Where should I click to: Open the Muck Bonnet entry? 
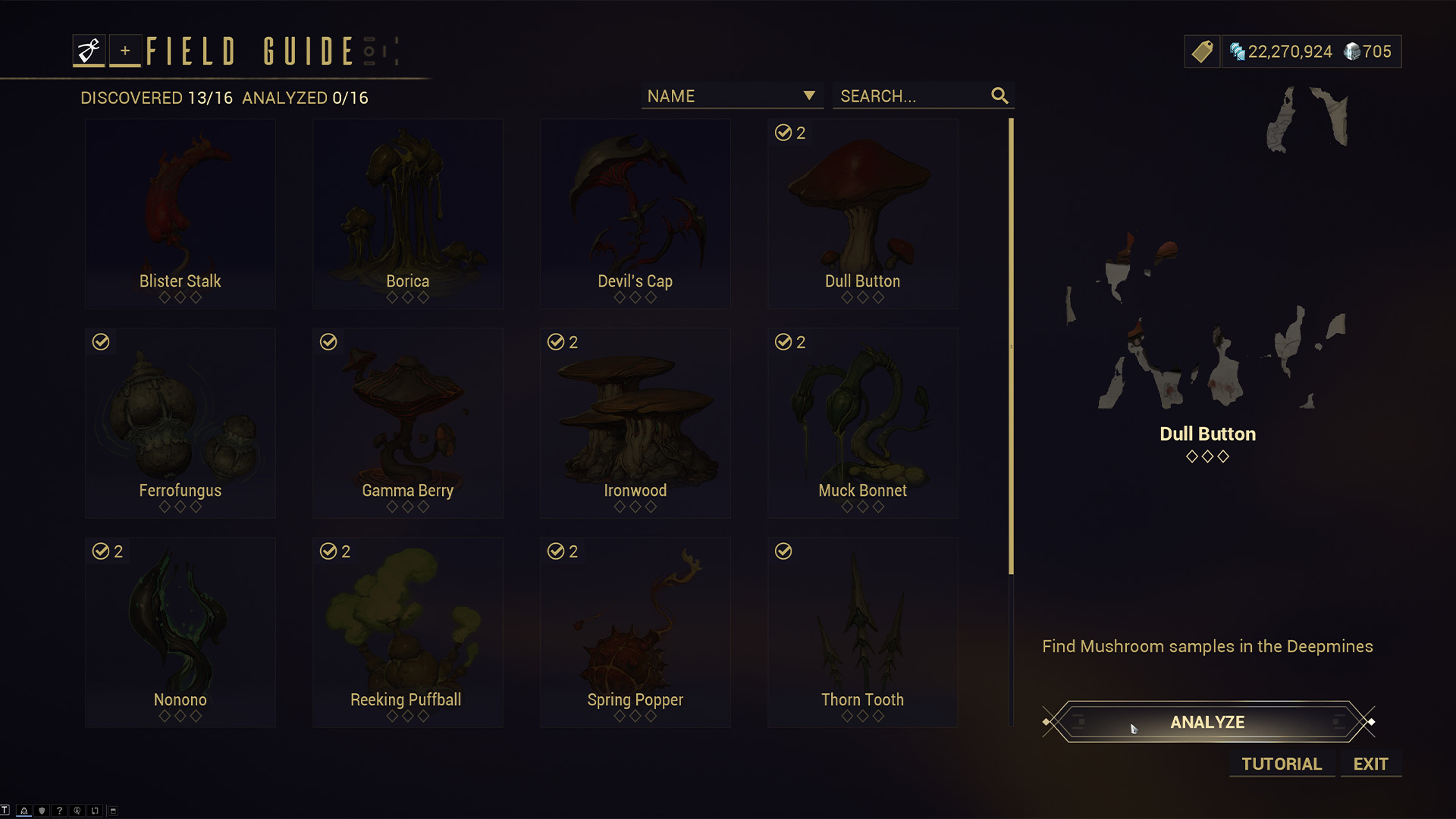(863, 423)
